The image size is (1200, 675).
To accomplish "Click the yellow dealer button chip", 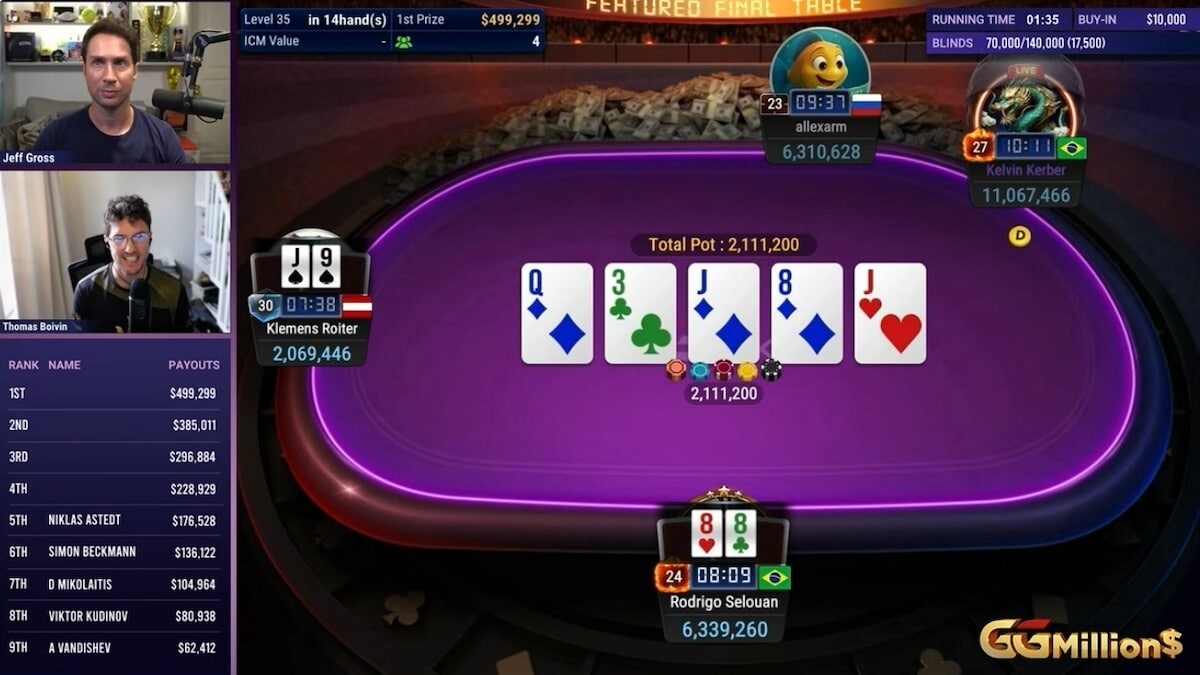I will click(1019, 236).
